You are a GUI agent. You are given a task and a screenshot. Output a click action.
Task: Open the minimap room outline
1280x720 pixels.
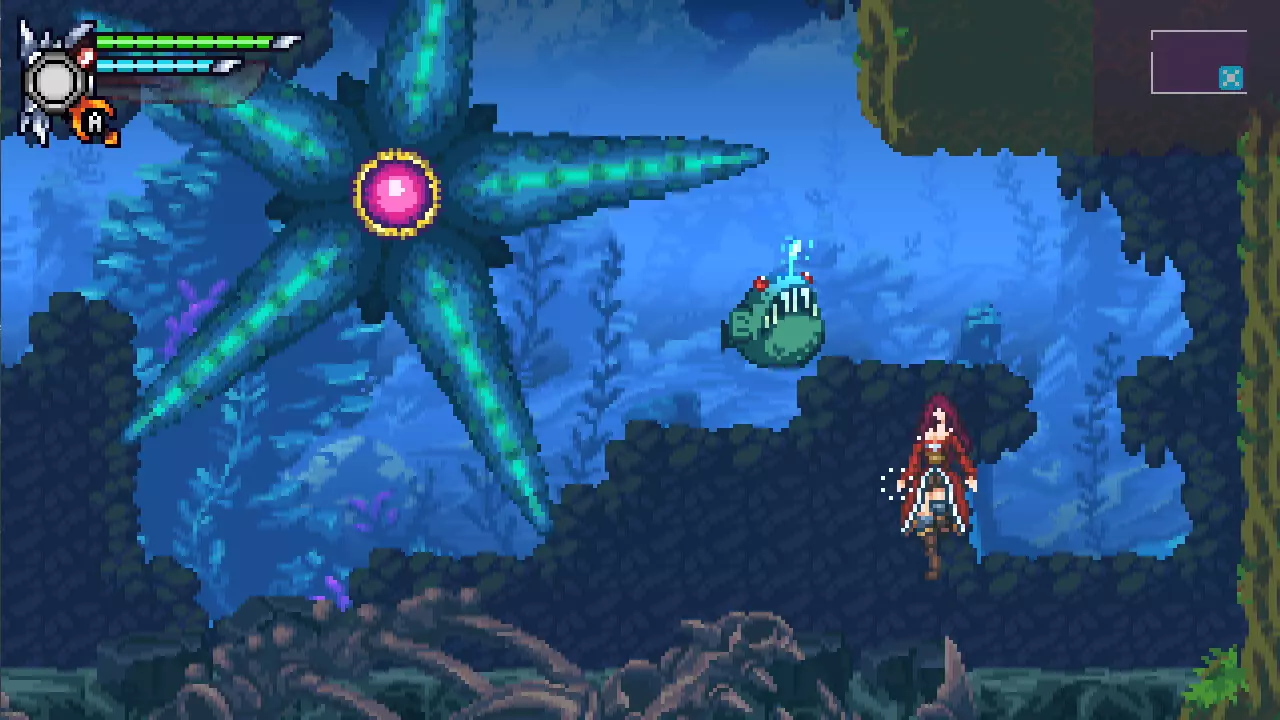pos(1198,62)
